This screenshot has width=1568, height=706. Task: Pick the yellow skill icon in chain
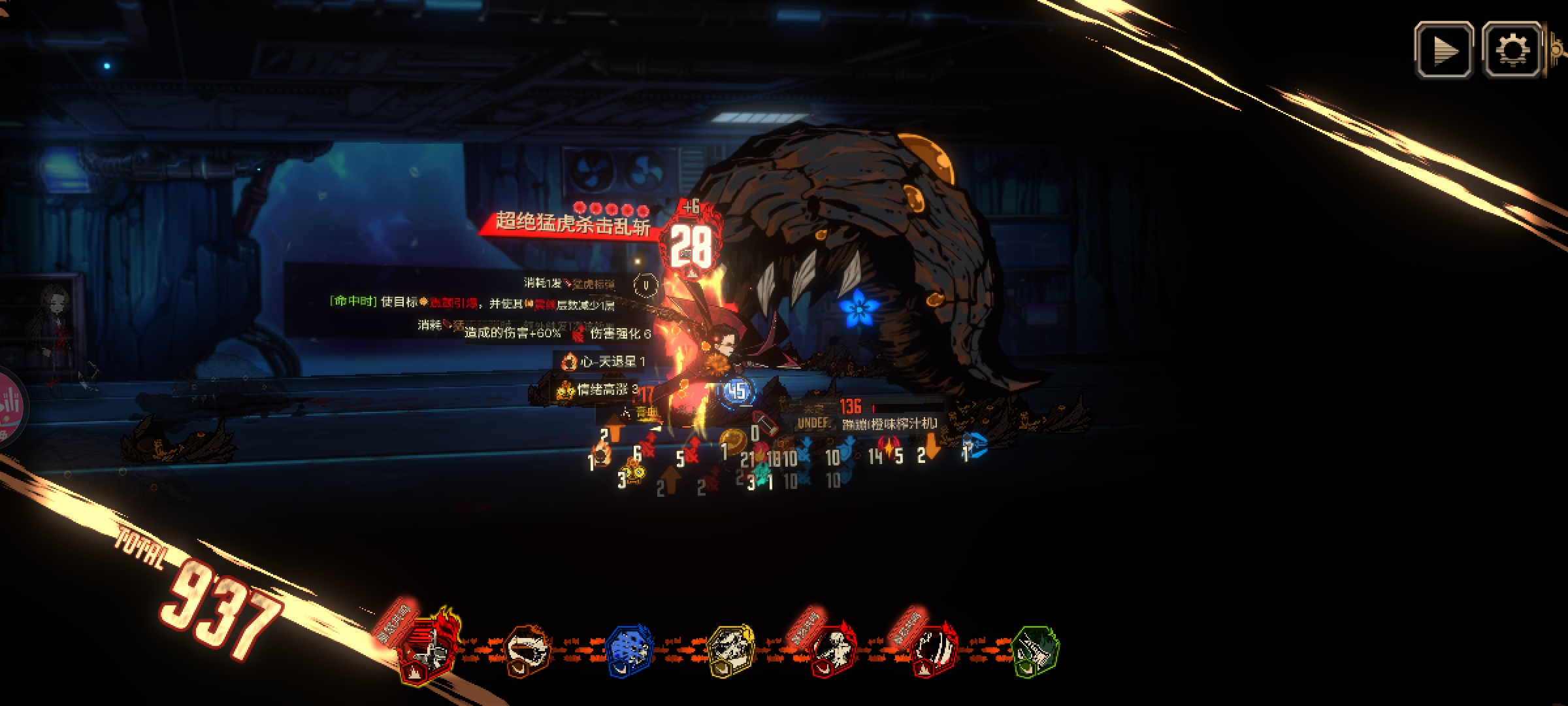coord(730,651)
